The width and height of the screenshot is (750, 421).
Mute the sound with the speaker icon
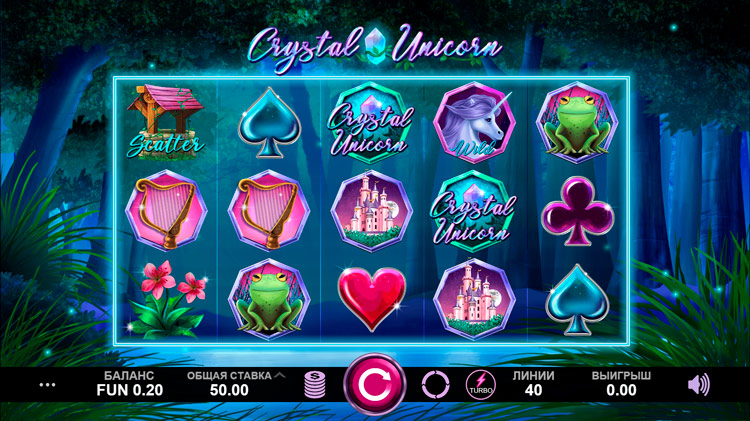click(x=699, y=384)
